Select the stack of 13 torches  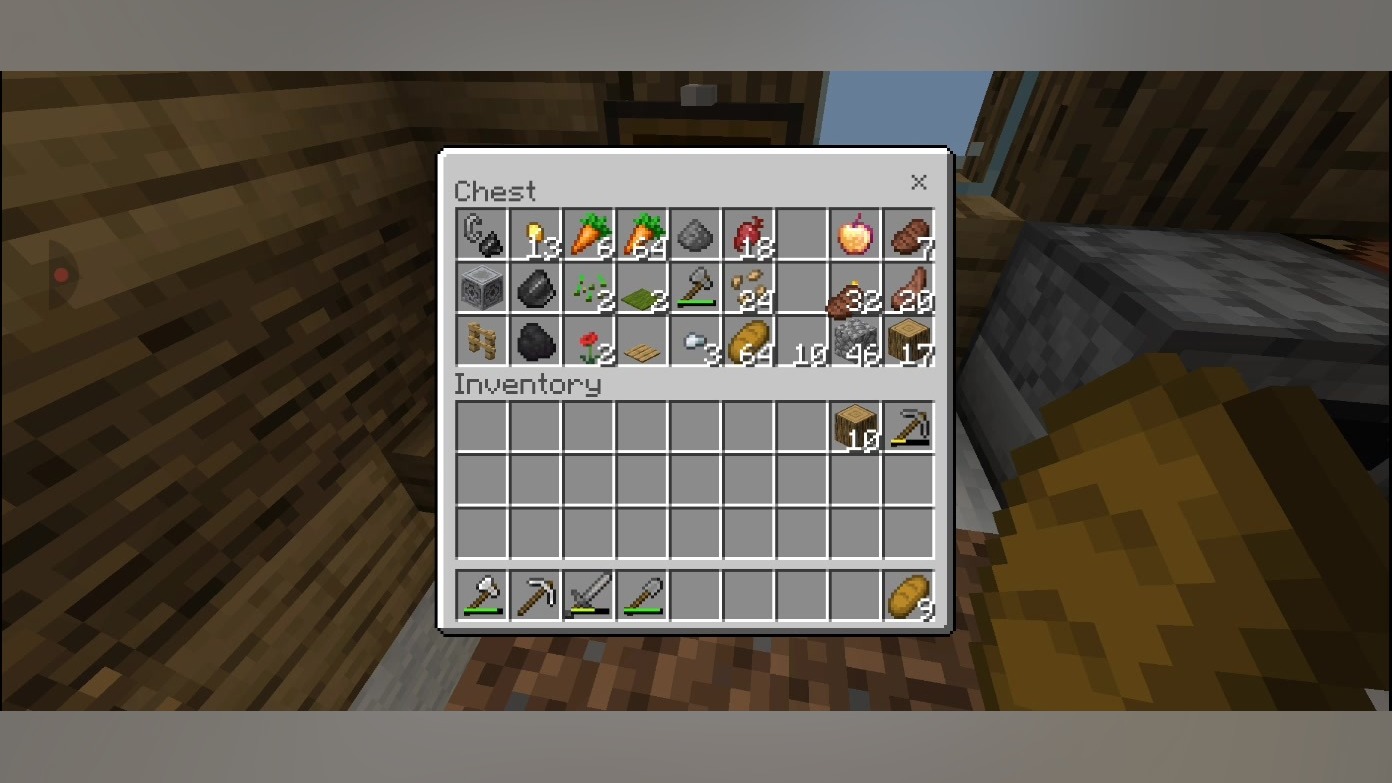[x=536, y=236]
